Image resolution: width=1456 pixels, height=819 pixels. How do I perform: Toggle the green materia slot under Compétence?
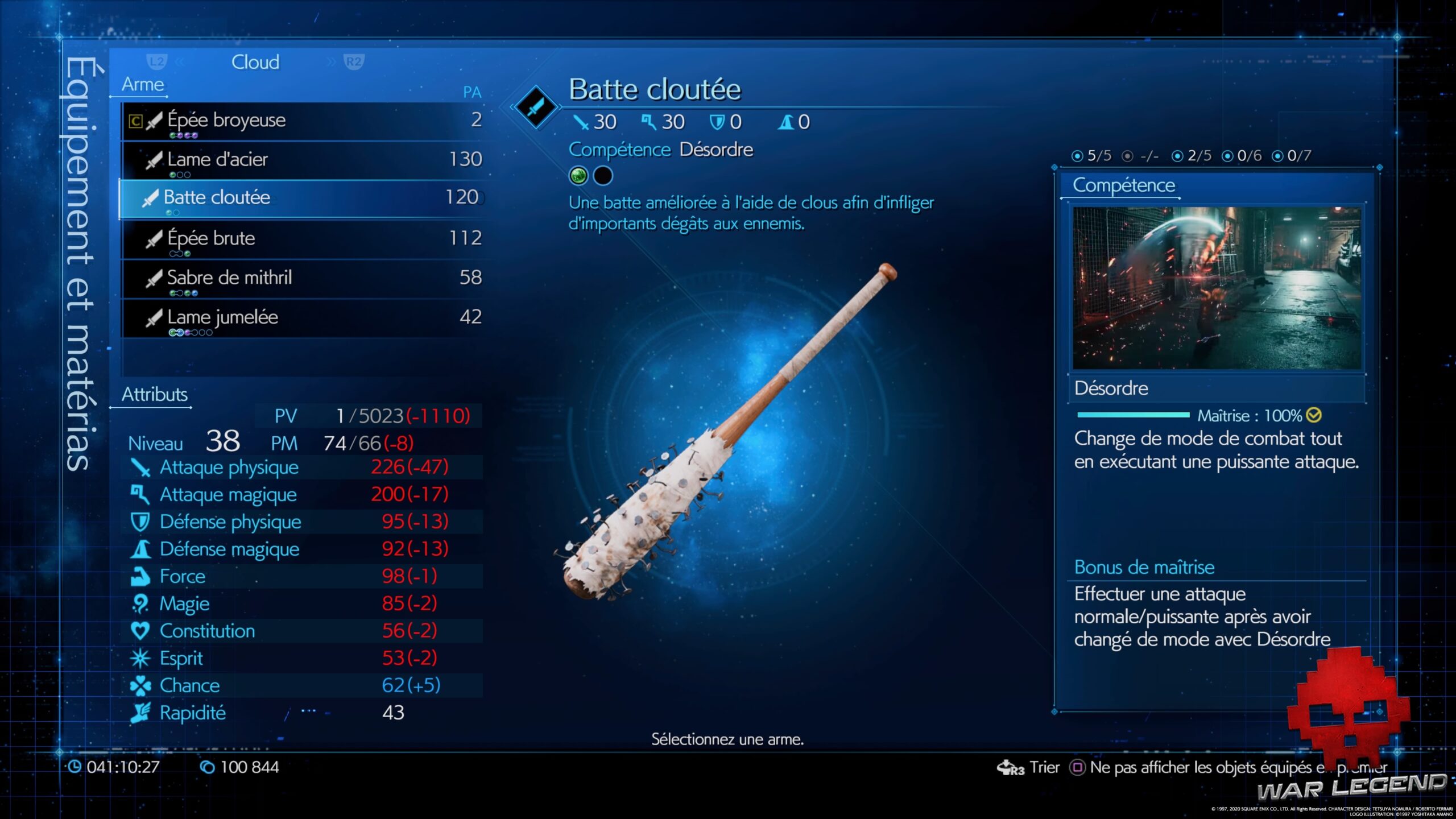tap(578, 175)
